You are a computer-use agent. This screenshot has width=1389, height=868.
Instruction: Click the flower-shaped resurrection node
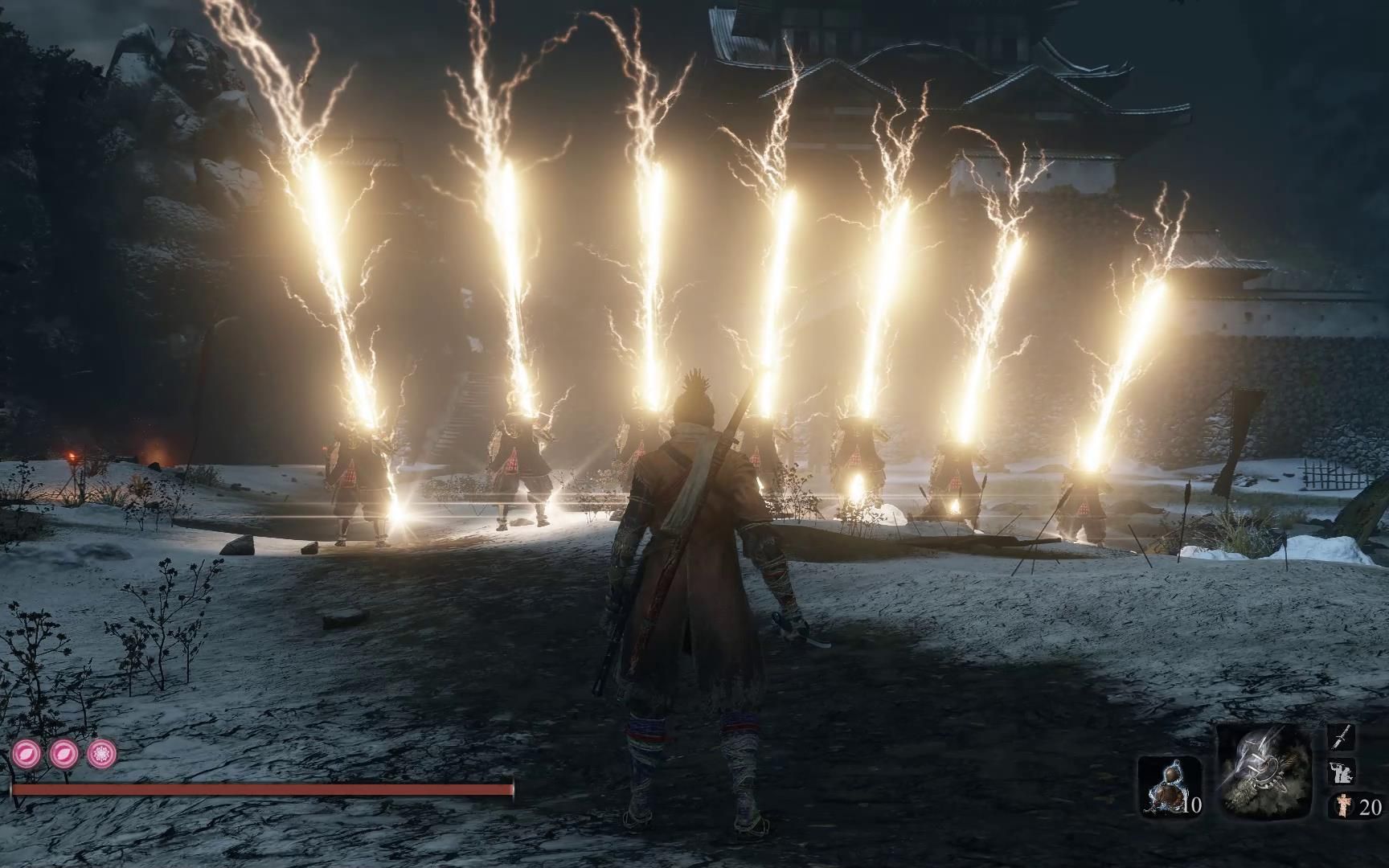[102, 753]
